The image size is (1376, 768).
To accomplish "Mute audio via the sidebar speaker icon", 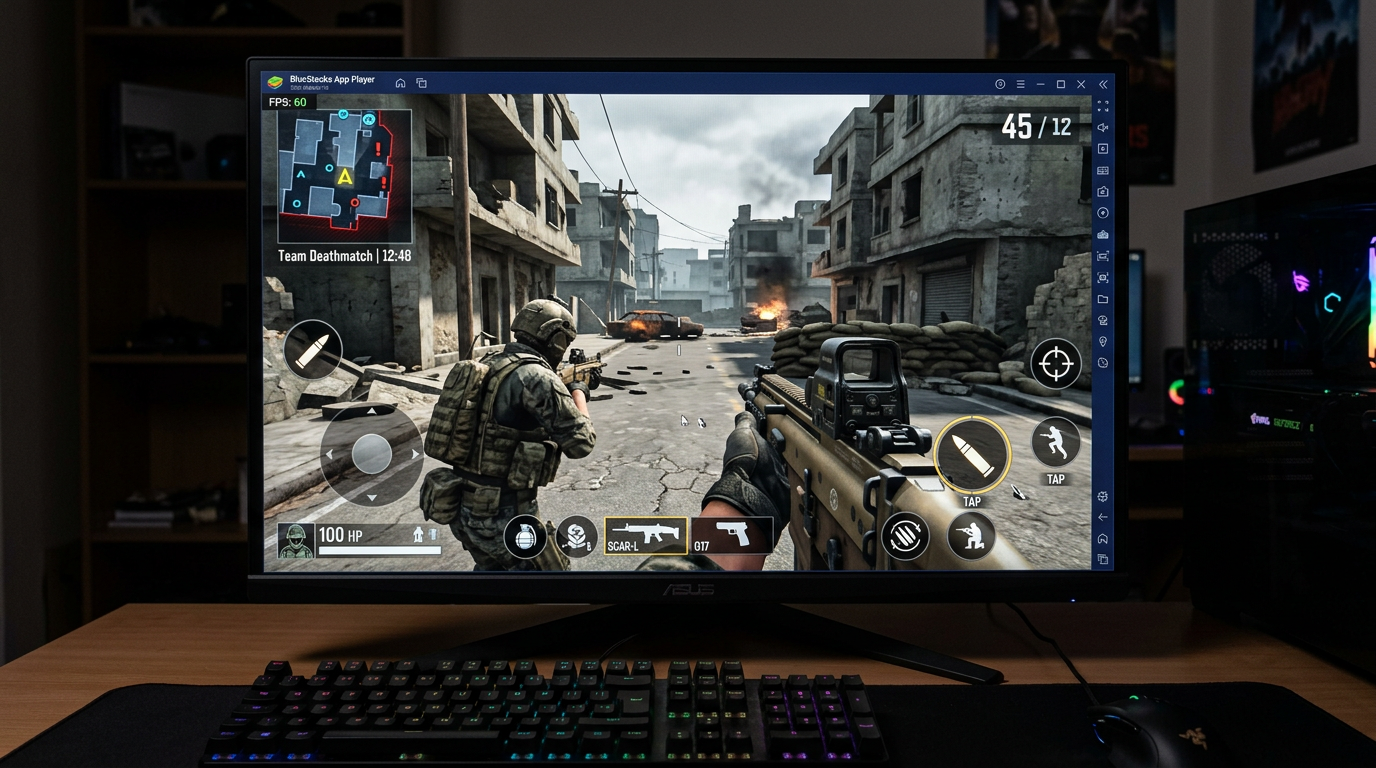I will (x=1101, y=125).
